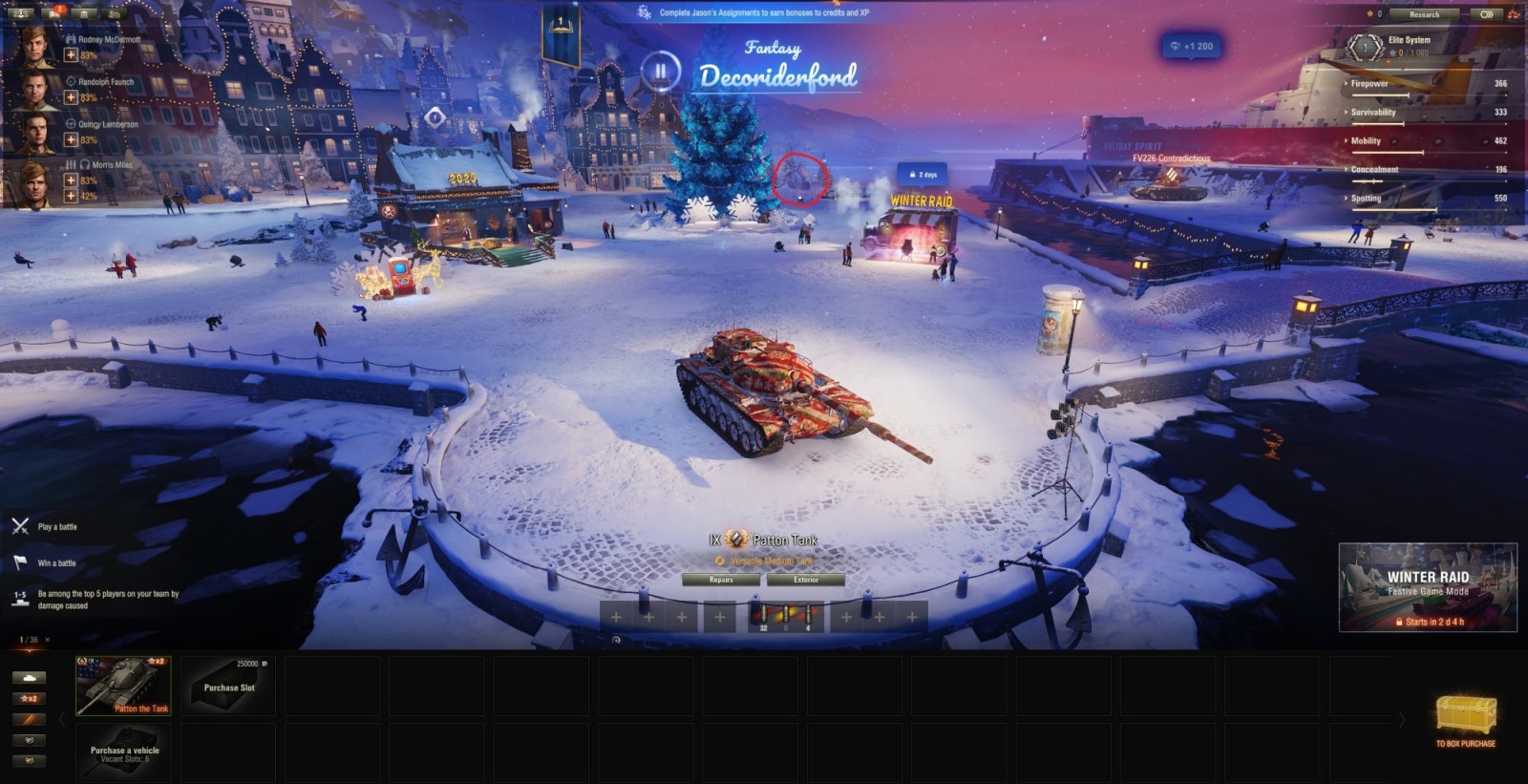
Task: Open the Elite System level badge
Action: 1364,46
